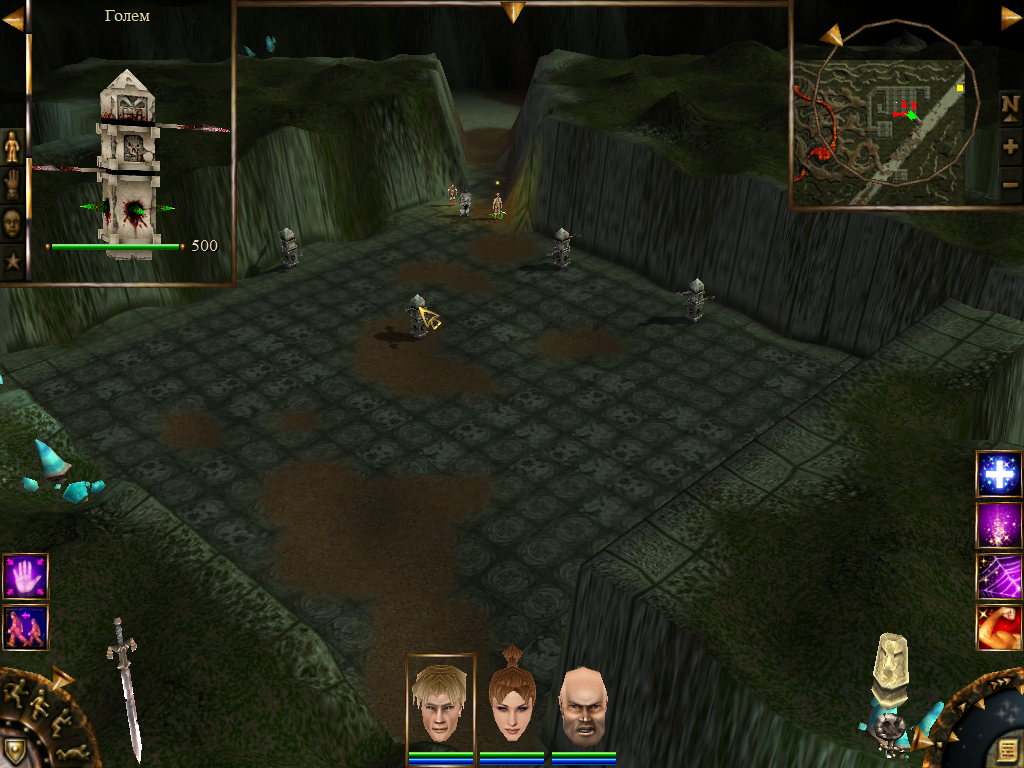Image resolution: width=1024 pixels, height=768 pixels.
Task: Toggle the north compass N button
Action: (1010, 105)
